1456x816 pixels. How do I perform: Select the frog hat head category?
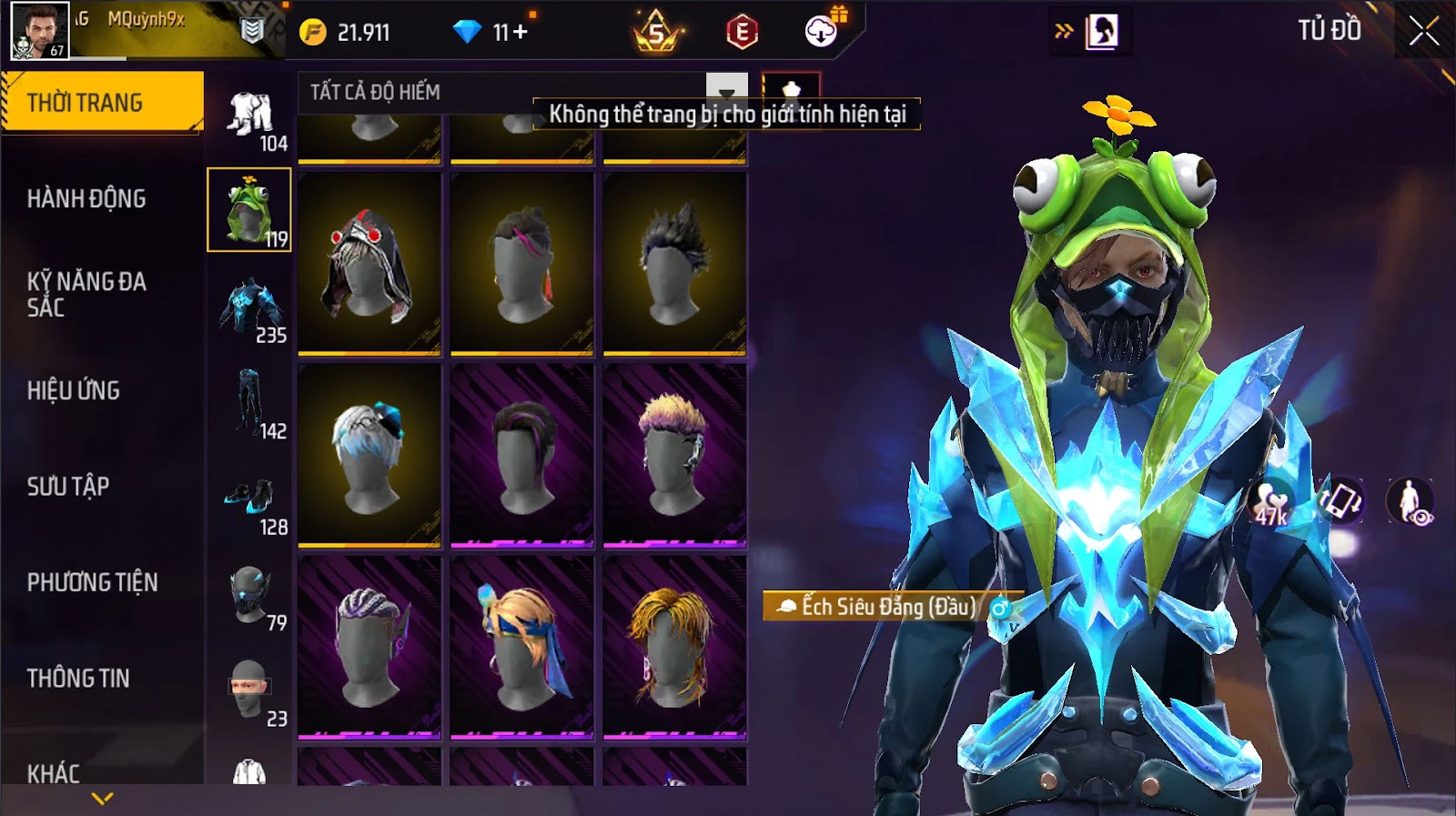[x=248, y=210]
